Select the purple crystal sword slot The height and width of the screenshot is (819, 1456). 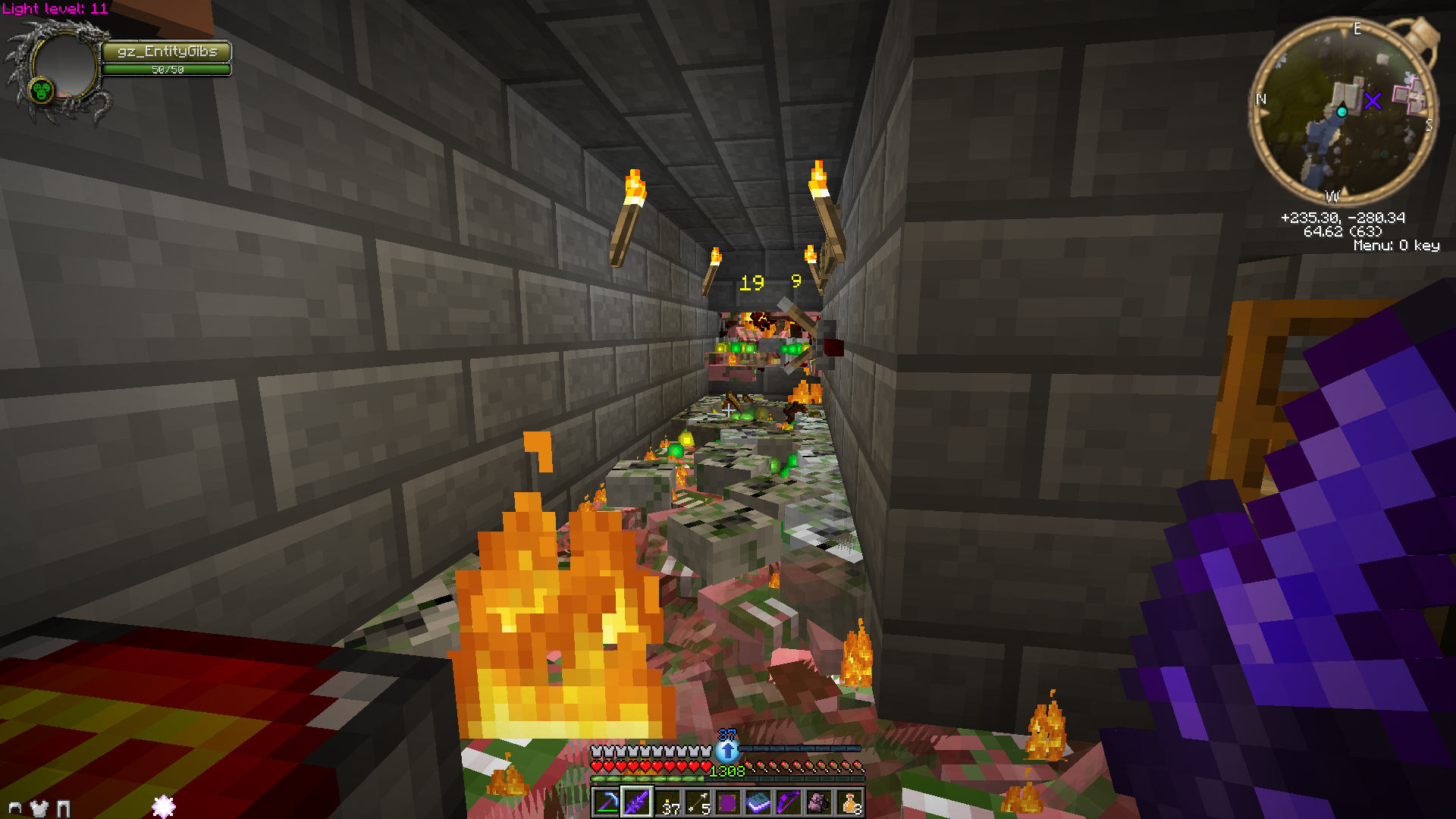coord(637,802)
